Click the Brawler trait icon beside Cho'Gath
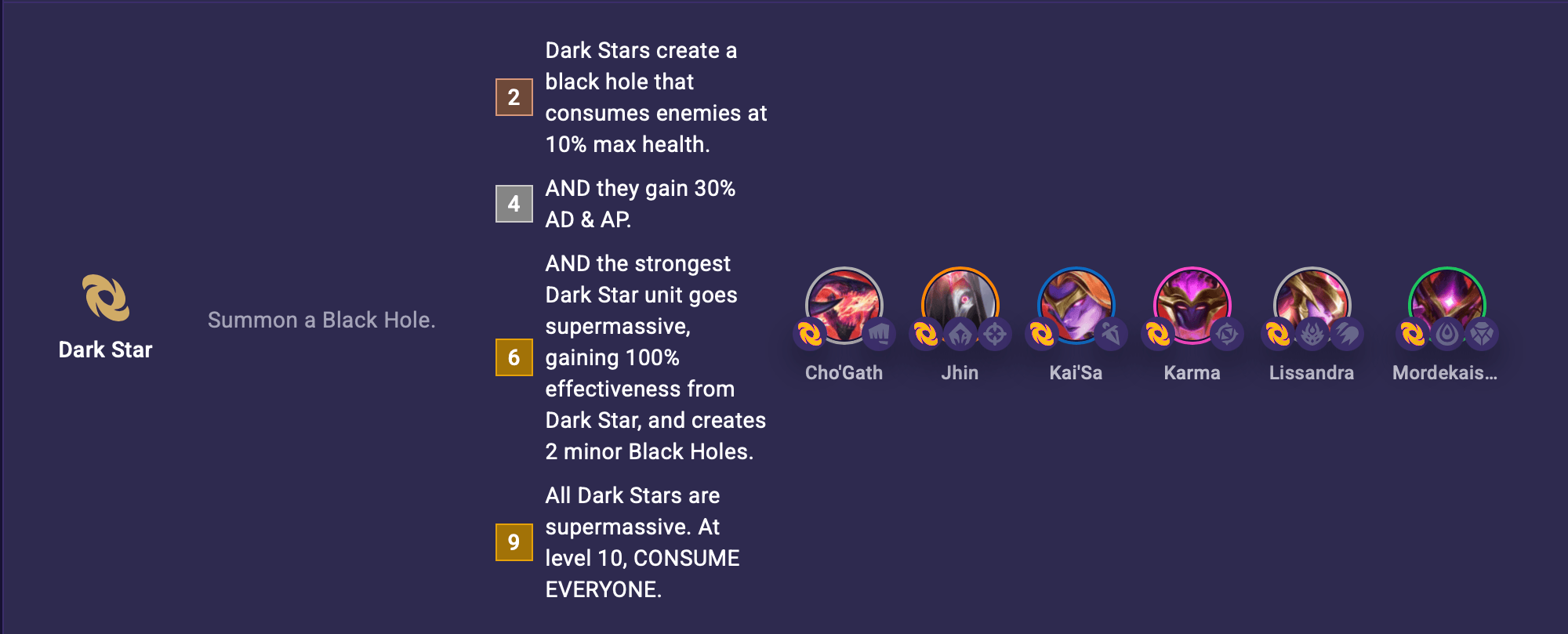 coord(880,333)
